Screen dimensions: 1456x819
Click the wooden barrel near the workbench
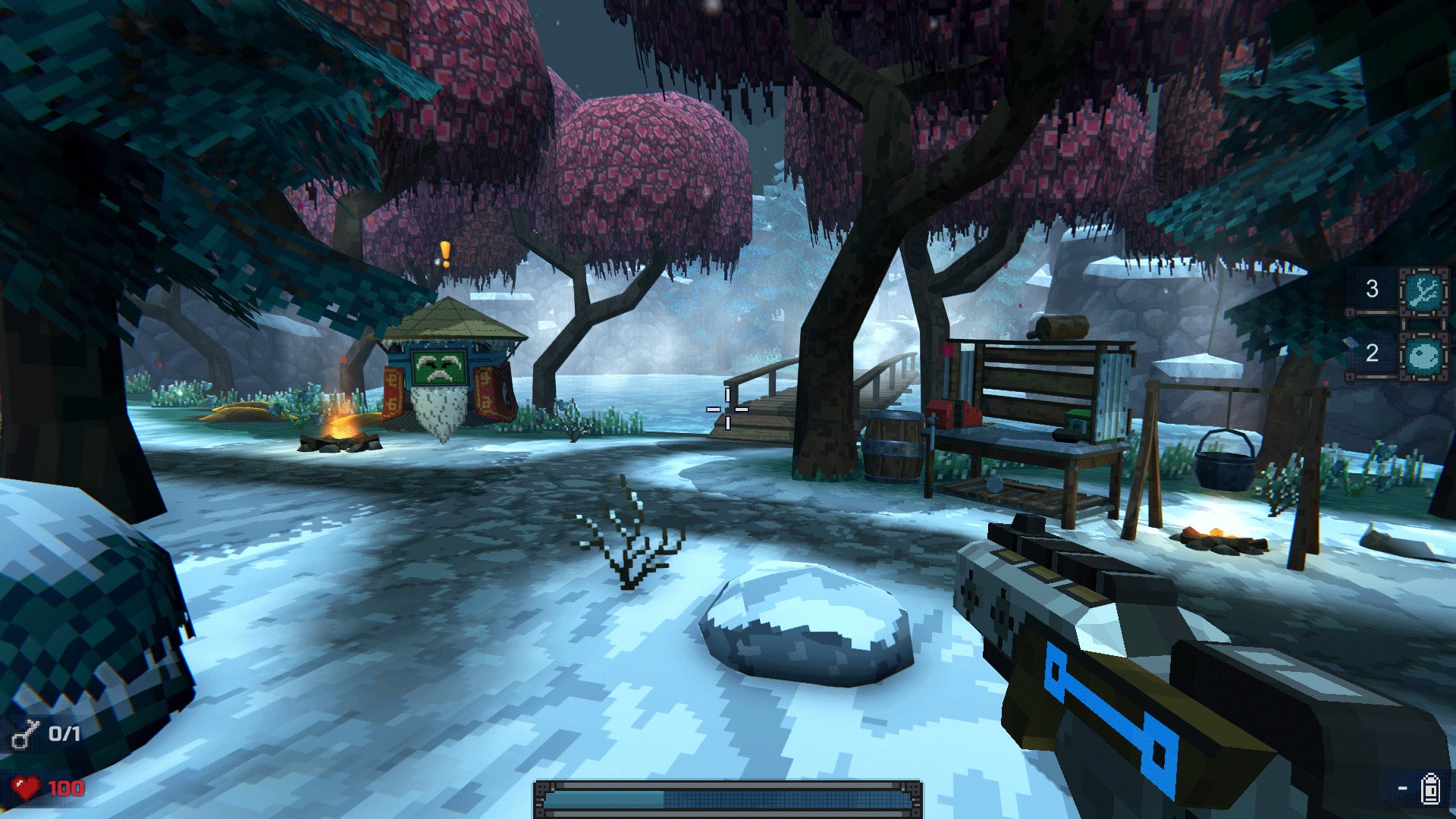[891, 447]
